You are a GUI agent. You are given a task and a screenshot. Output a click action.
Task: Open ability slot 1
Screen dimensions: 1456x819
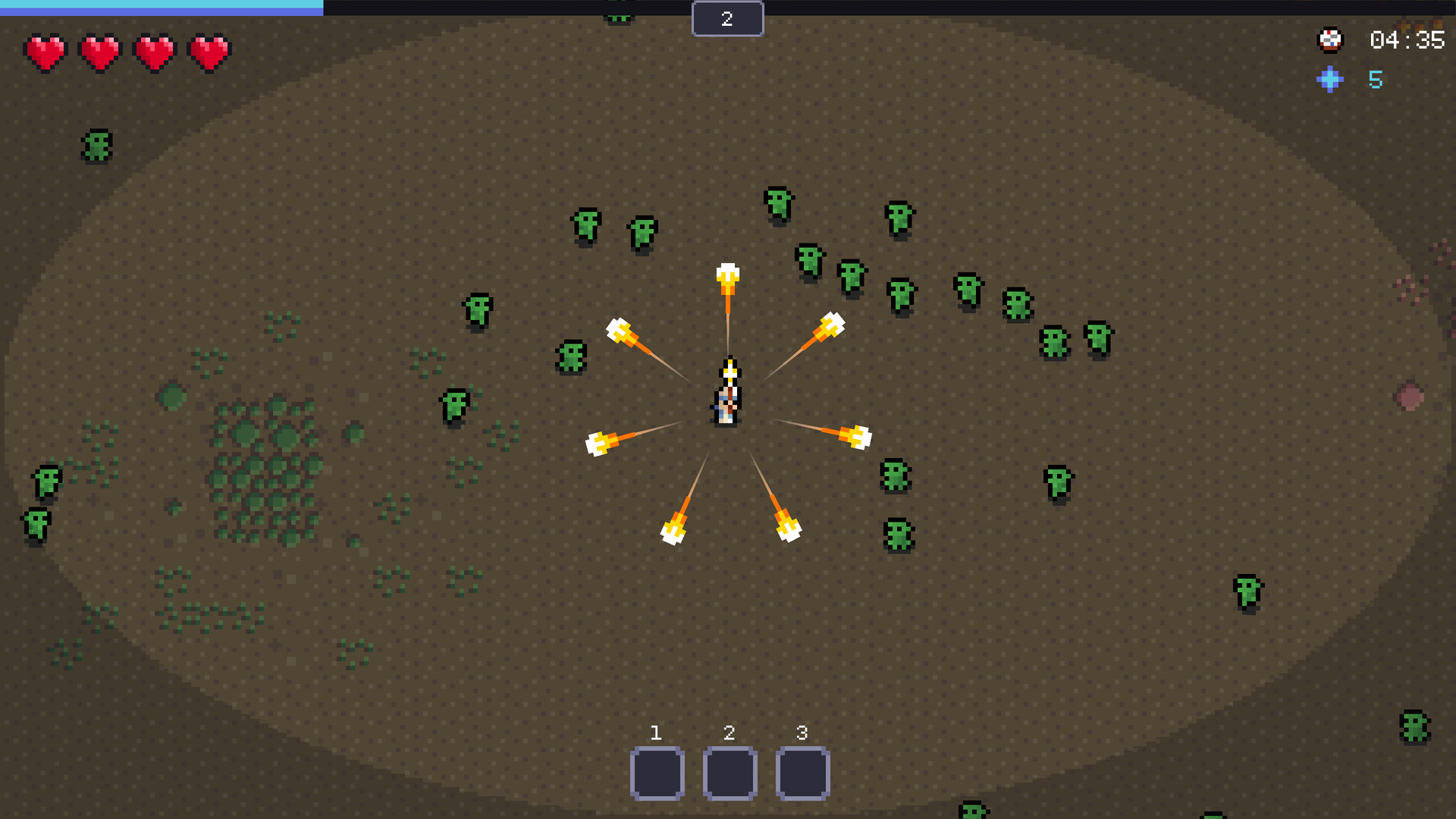tap(657, 772)
